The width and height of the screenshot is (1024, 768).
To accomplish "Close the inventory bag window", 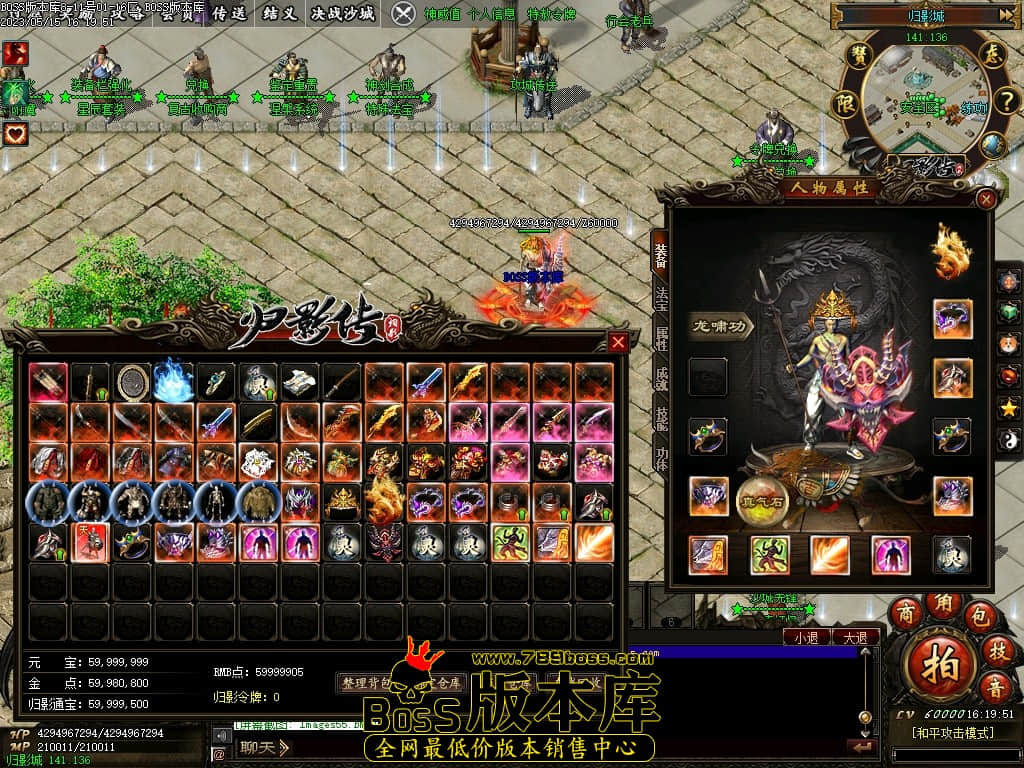I will tap(618, 343).
